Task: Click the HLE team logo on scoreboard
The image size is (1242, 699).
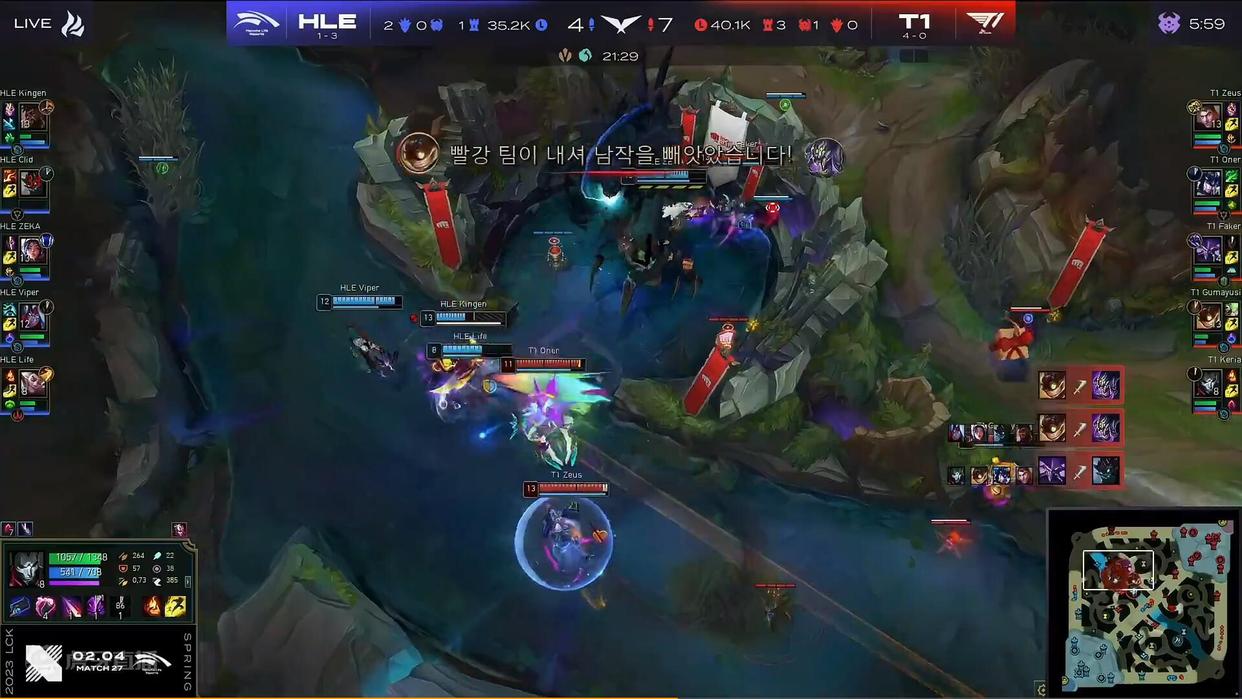Action: coord(260,22)
